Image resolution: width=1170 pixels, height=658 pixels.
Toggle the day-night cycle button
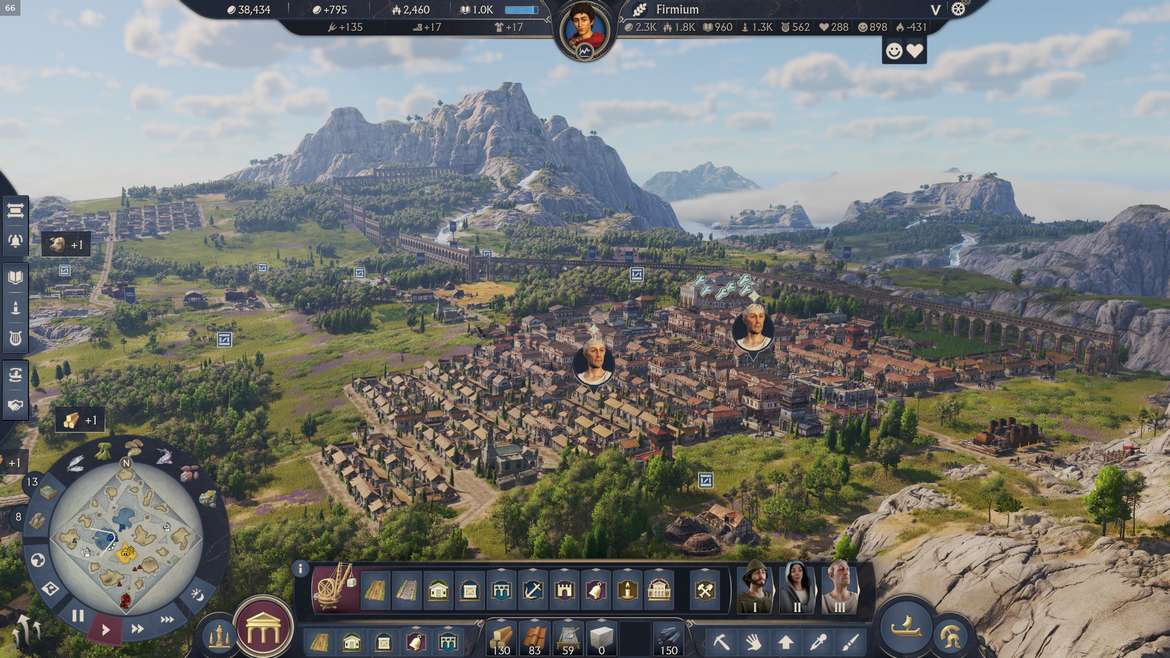coord(198,595)
